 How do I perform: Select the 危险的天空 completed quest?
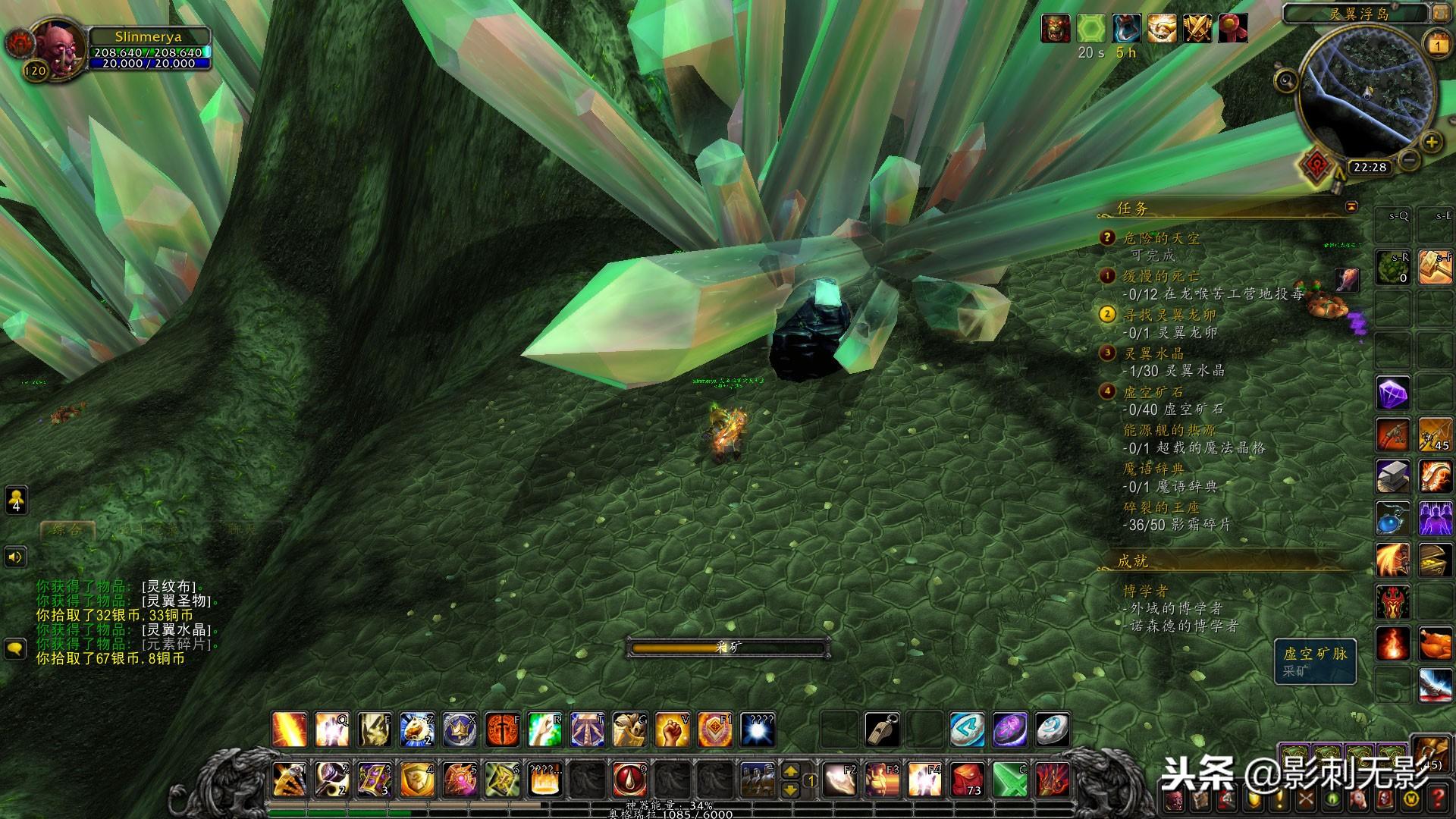[1162, 238]
